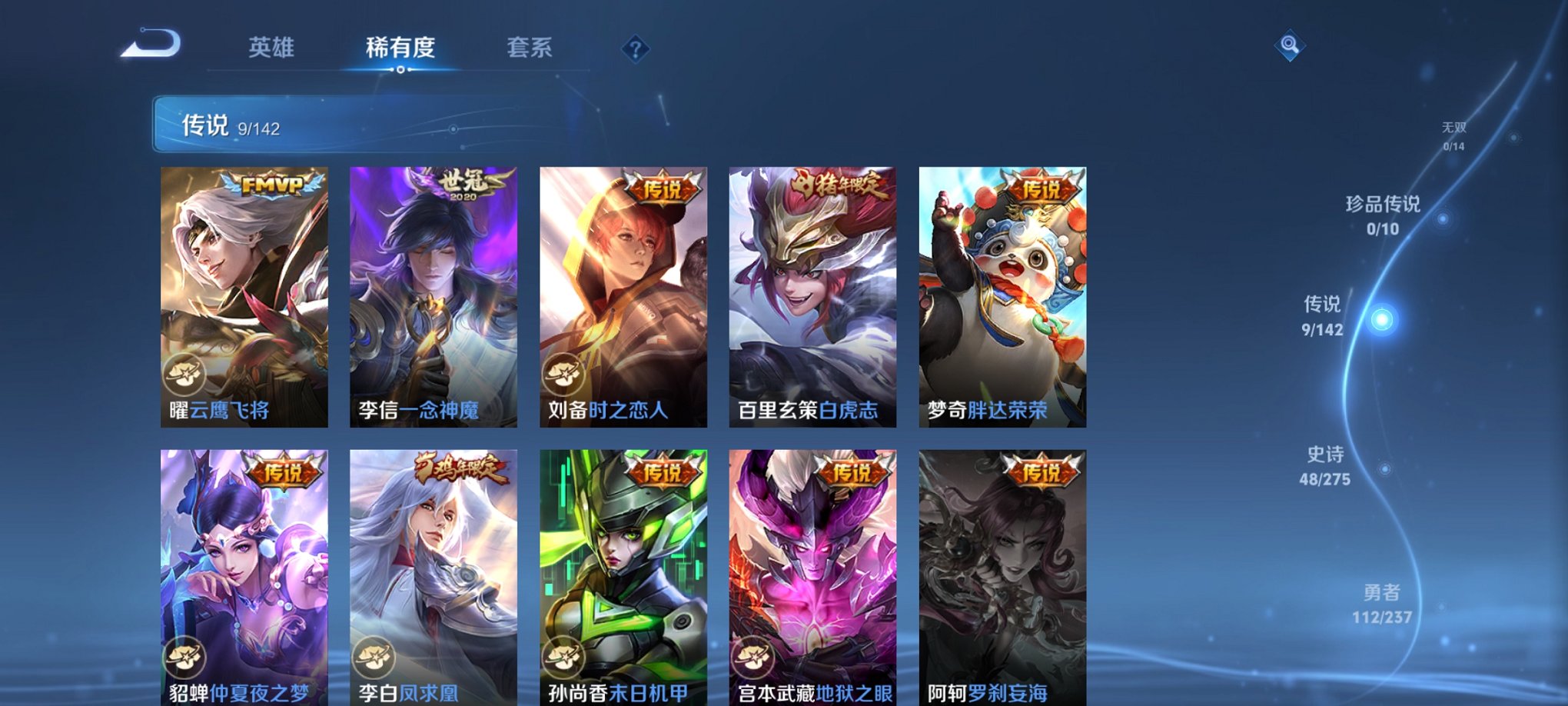Open the search function via magnifier icon
This screenshot has height=706, width=1568.
[x=1289, y=46]
